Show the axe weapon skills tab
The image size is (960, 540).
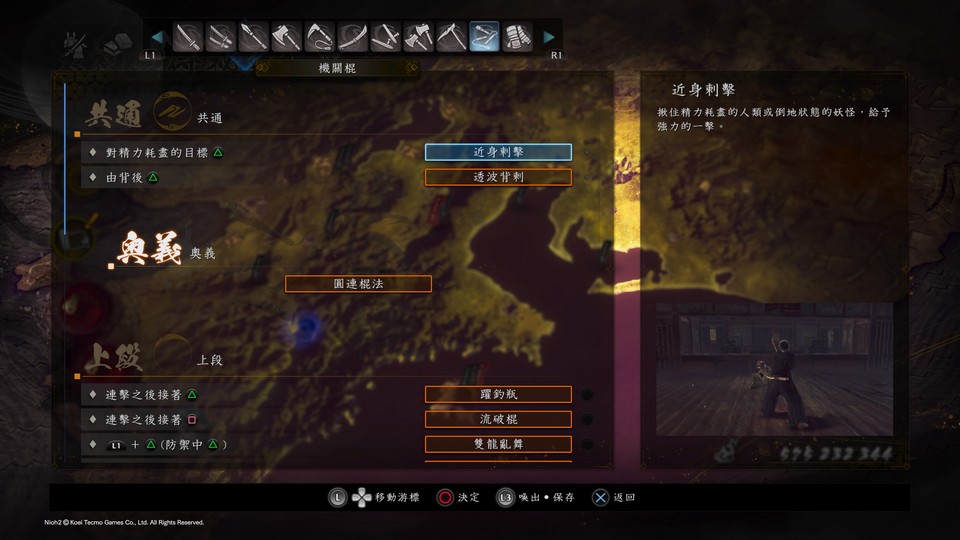point(287,38)
